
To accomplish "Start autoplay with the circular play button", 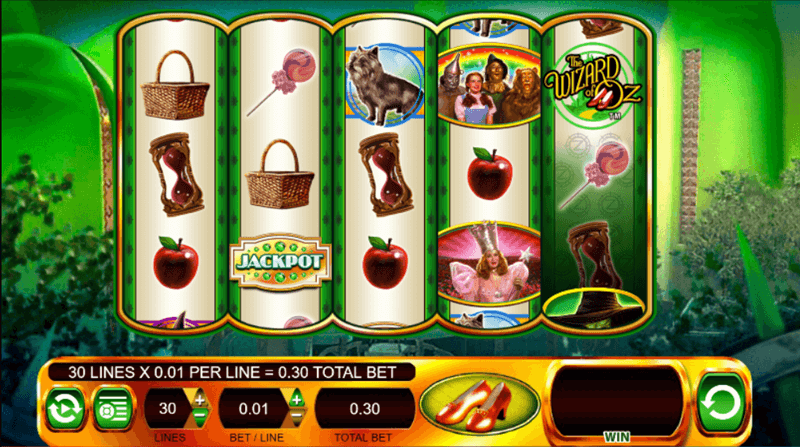I will [x=65, y=409].
